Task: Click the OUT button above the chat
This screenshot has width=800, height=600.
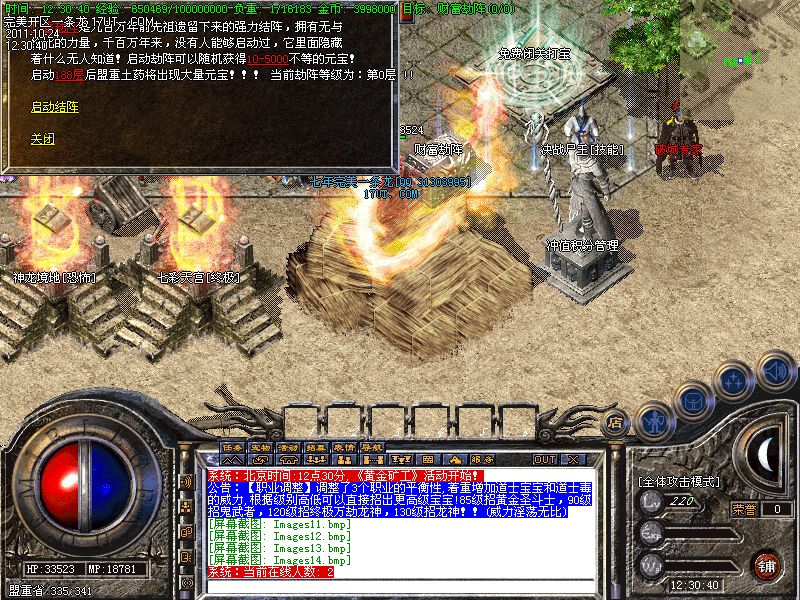Action: click(545, 459)
